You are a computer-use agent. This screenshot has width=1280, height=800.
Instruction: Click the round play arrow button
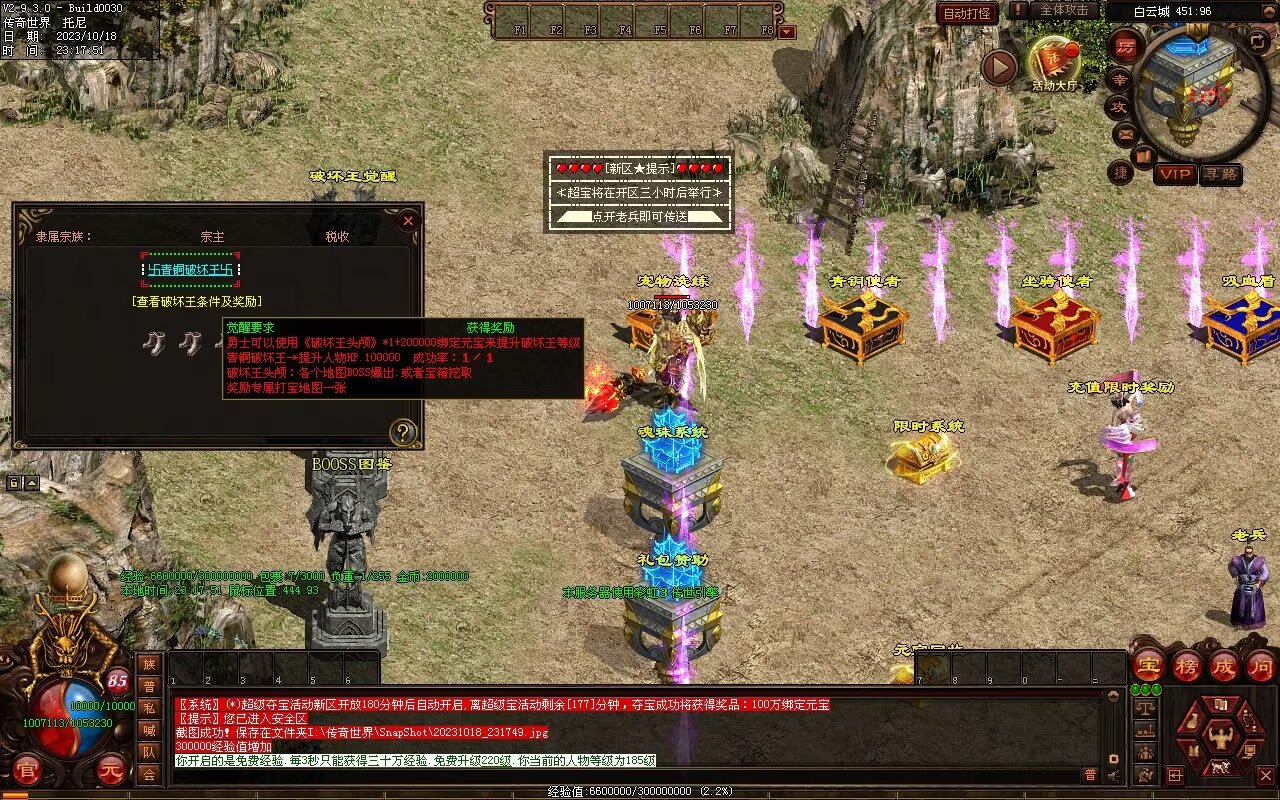(x=998, y=67)
